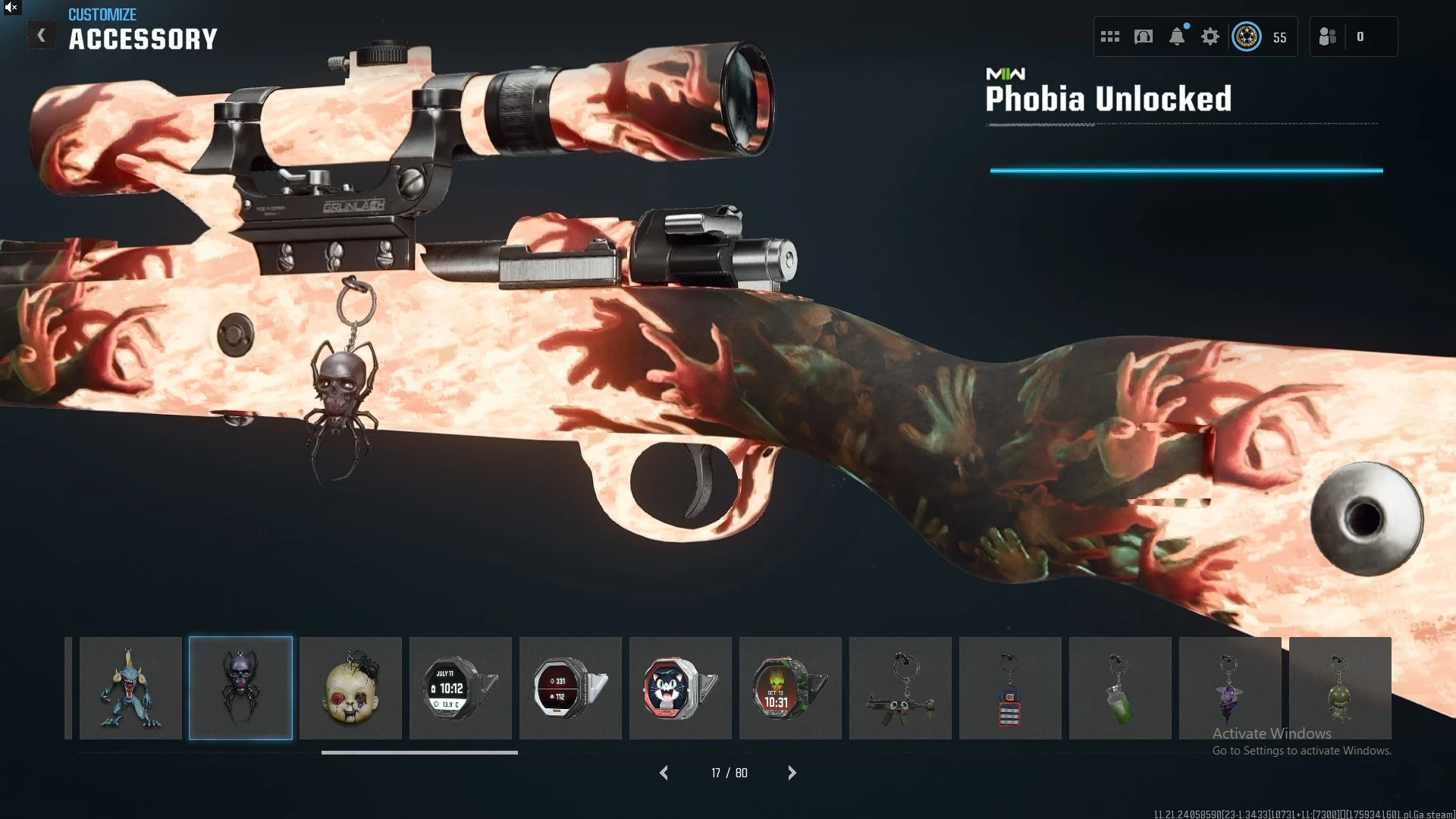
Task: Select the skull spider charm
Action: 240,689
